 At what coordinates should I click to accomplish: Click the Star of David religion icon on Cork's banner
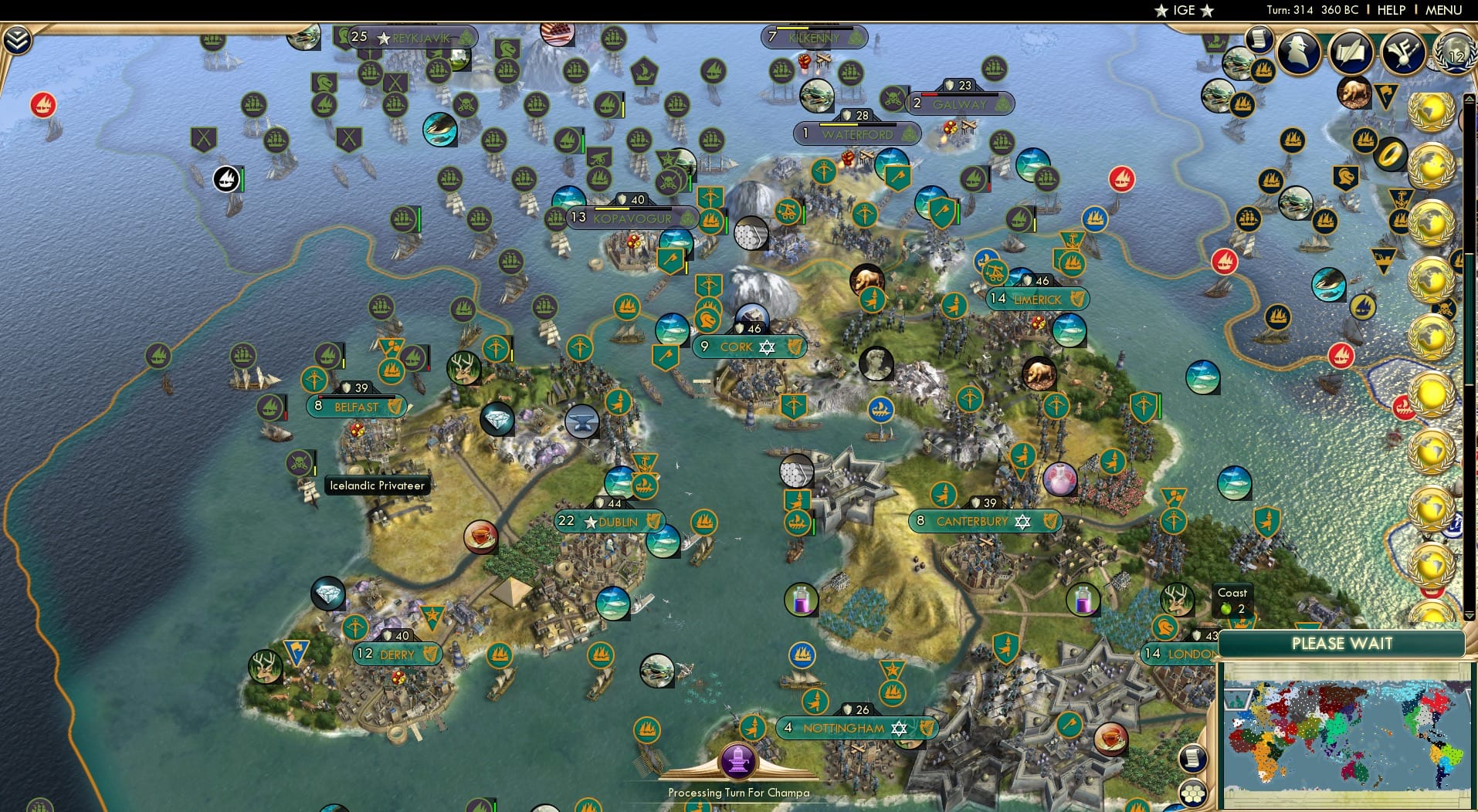767,347
